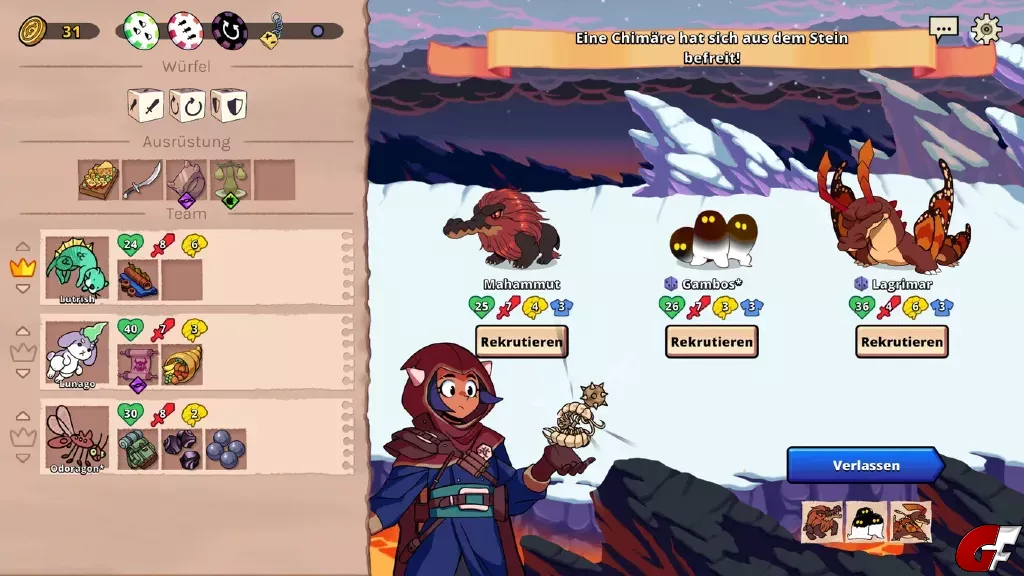Viewport: 1024px width, 576px height.
Task: Select the shield die
Action: coord(228,104)
